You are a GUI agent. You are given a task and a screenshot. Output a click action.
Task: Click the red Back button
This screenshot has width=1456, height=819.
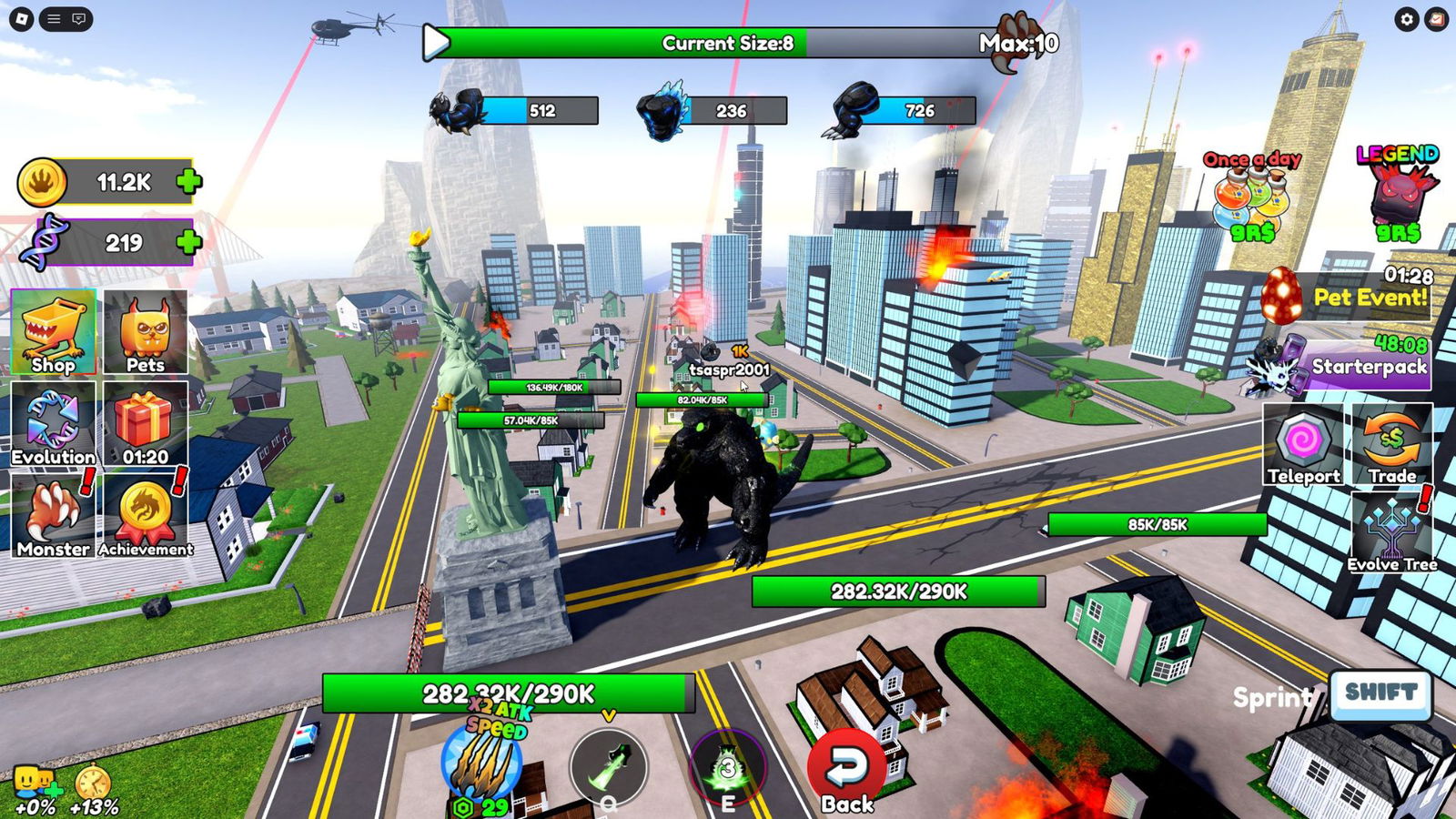coord(847,770)
